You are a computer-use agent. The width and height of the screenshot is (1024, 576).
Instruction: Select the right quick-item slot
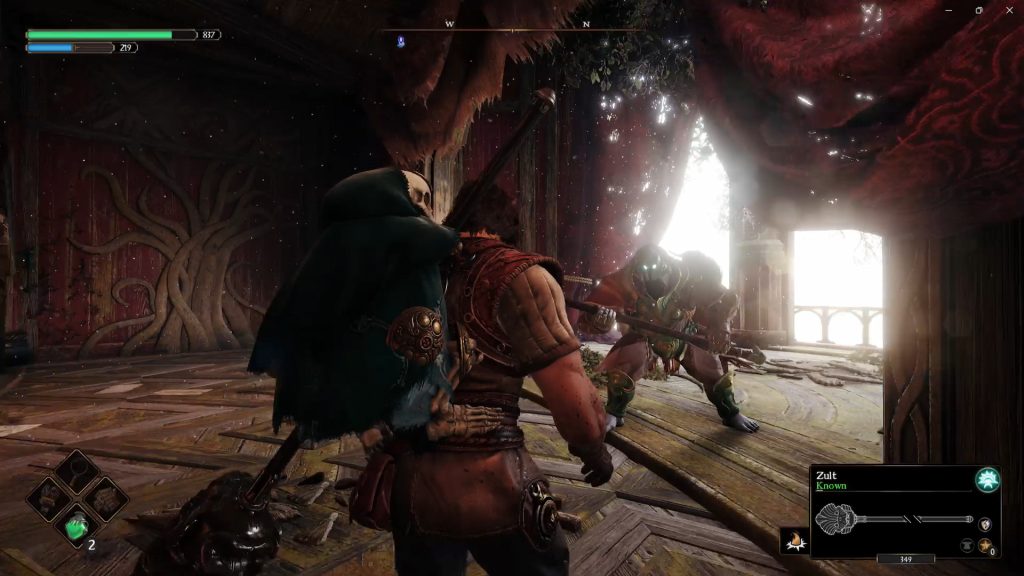point(104,498)
